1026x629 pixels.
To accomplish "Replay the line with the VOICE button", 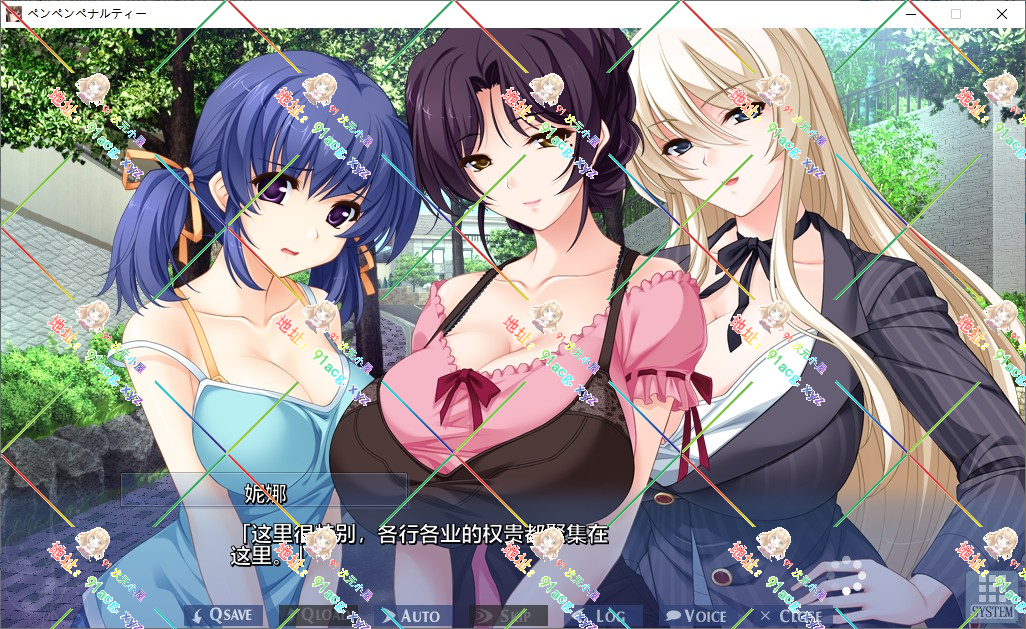I will click(697, 616).
